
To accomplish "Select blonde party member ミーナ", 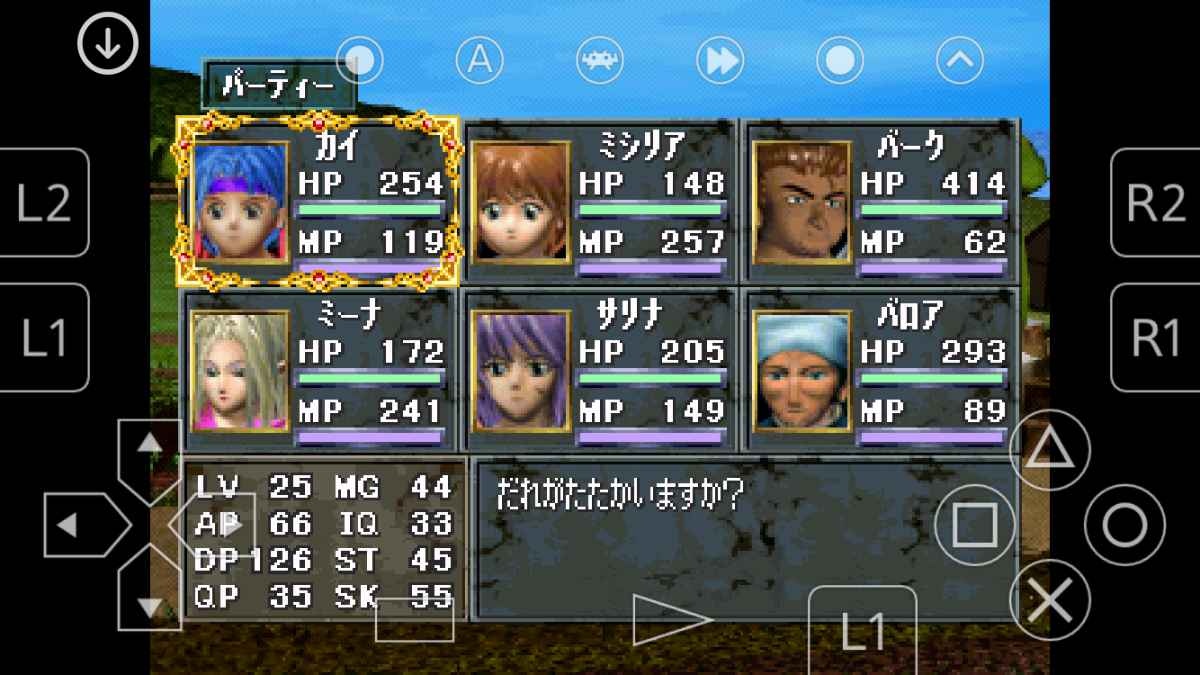I will click(x=317, y=370).
